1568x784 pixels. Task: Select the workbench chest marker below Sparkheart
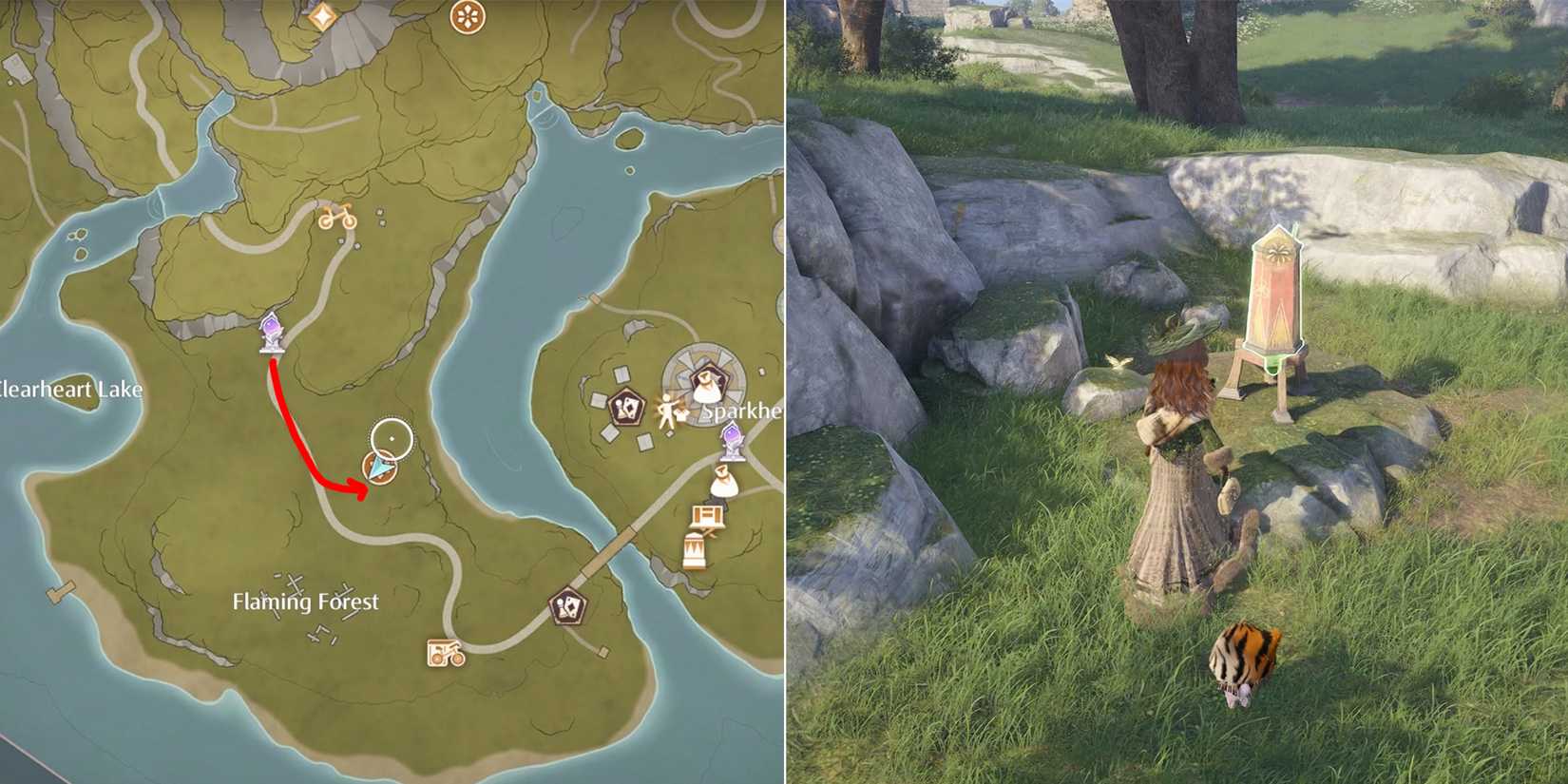pos(706,516)
